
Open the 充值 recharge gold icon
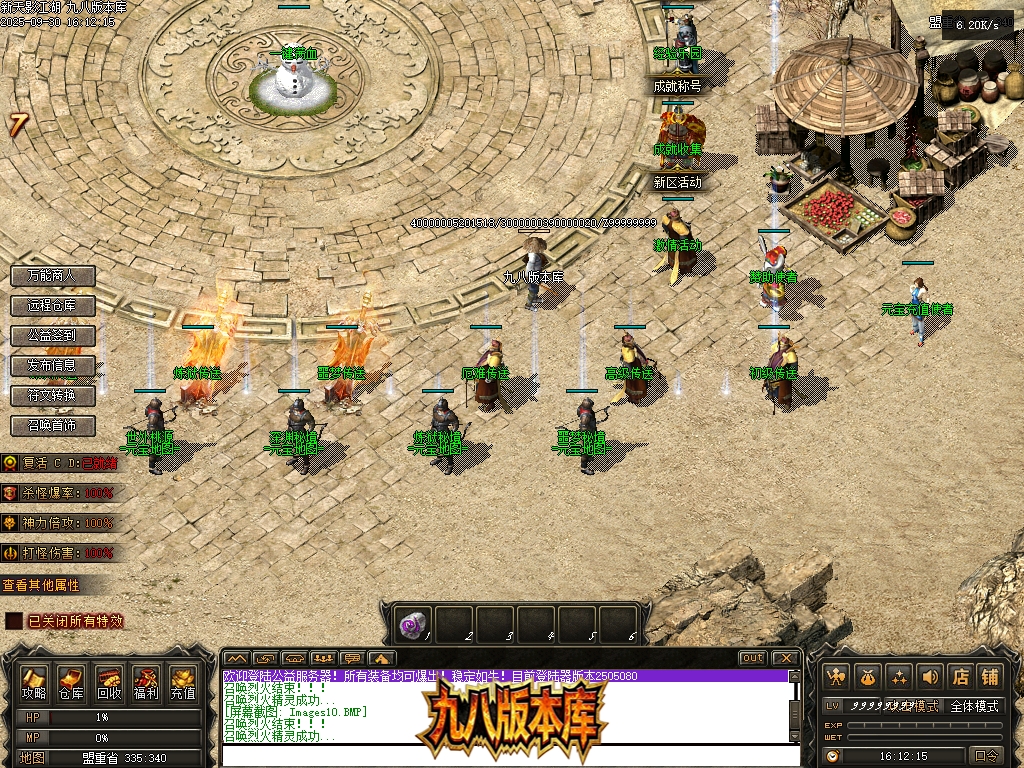click(x=182, y=682)
